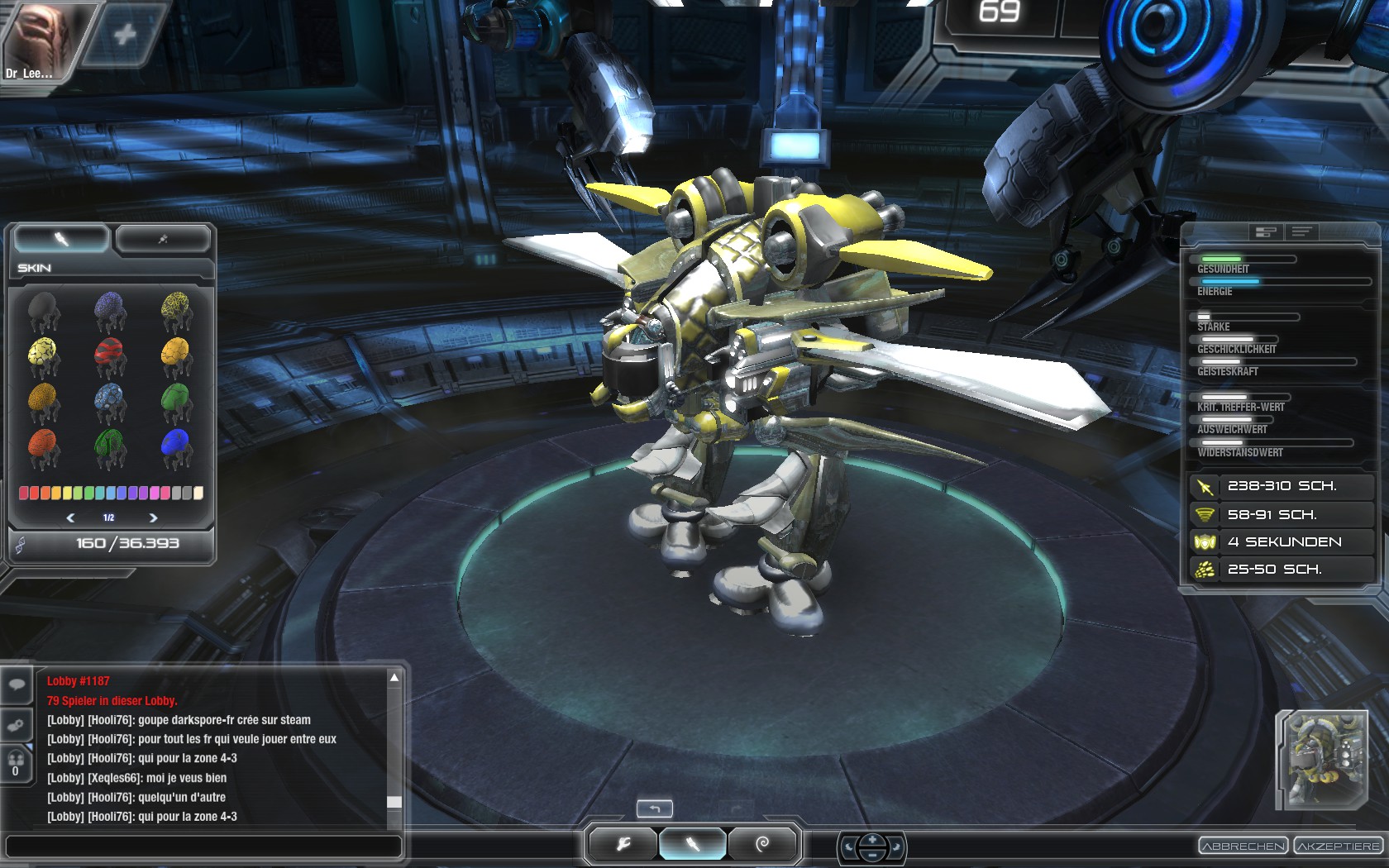Toggle the left stats layout view icon
Viewport: 1389px width, 868px height.
(1265, 232)
